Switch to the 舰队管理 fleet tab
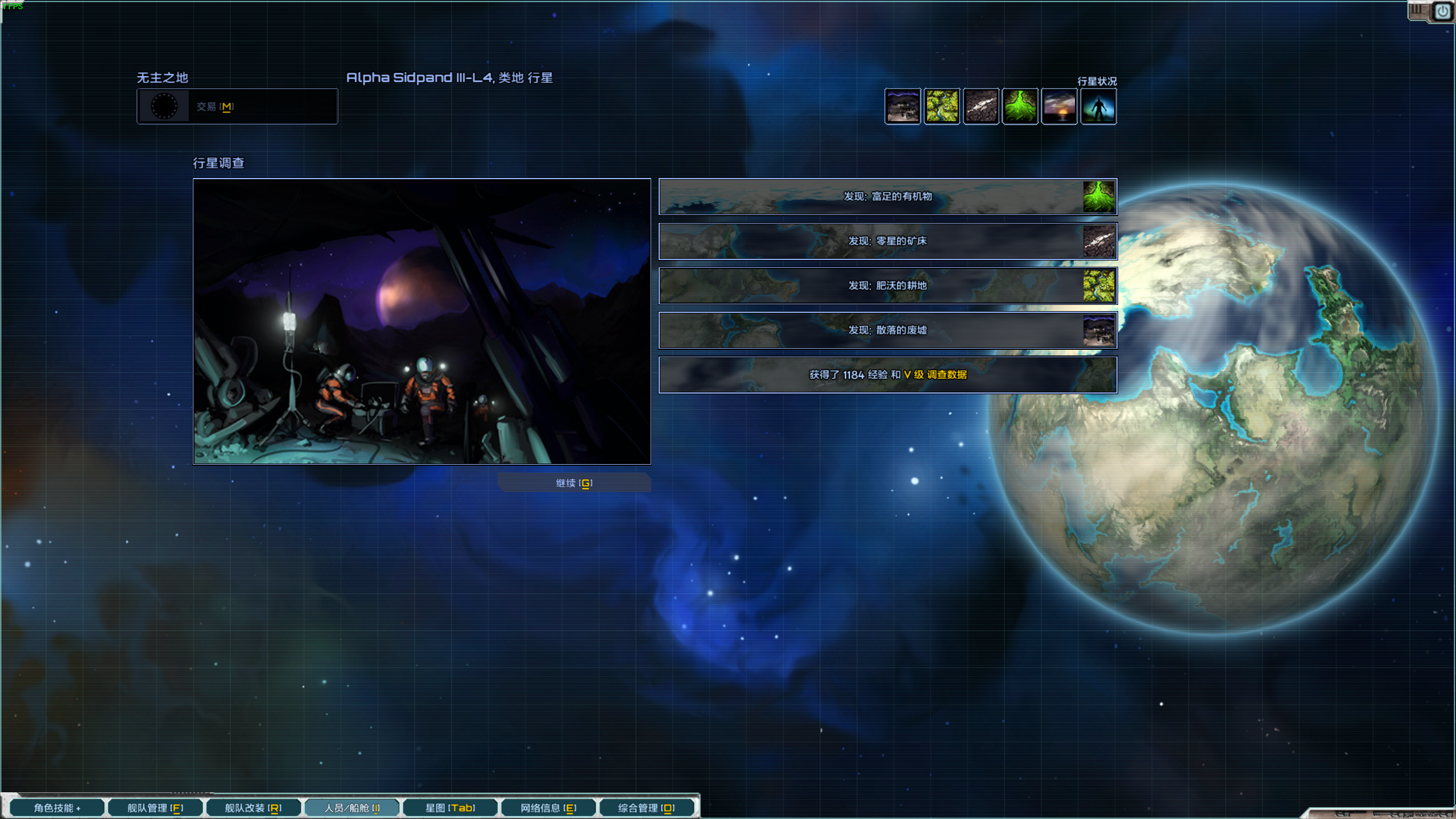The image size is (1456, 819). 155,808
